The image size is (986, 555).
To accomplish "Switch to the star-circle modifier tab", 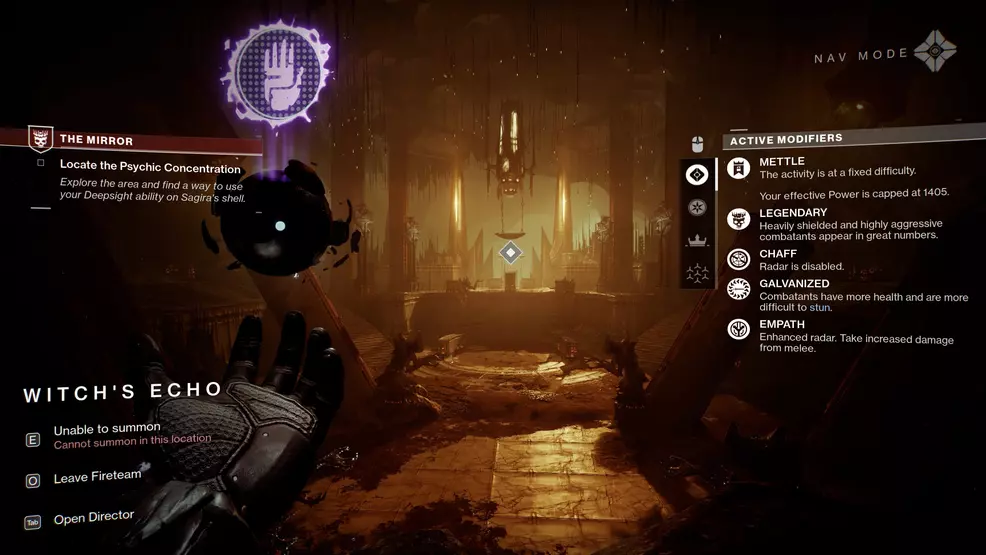I will (697, 208).
